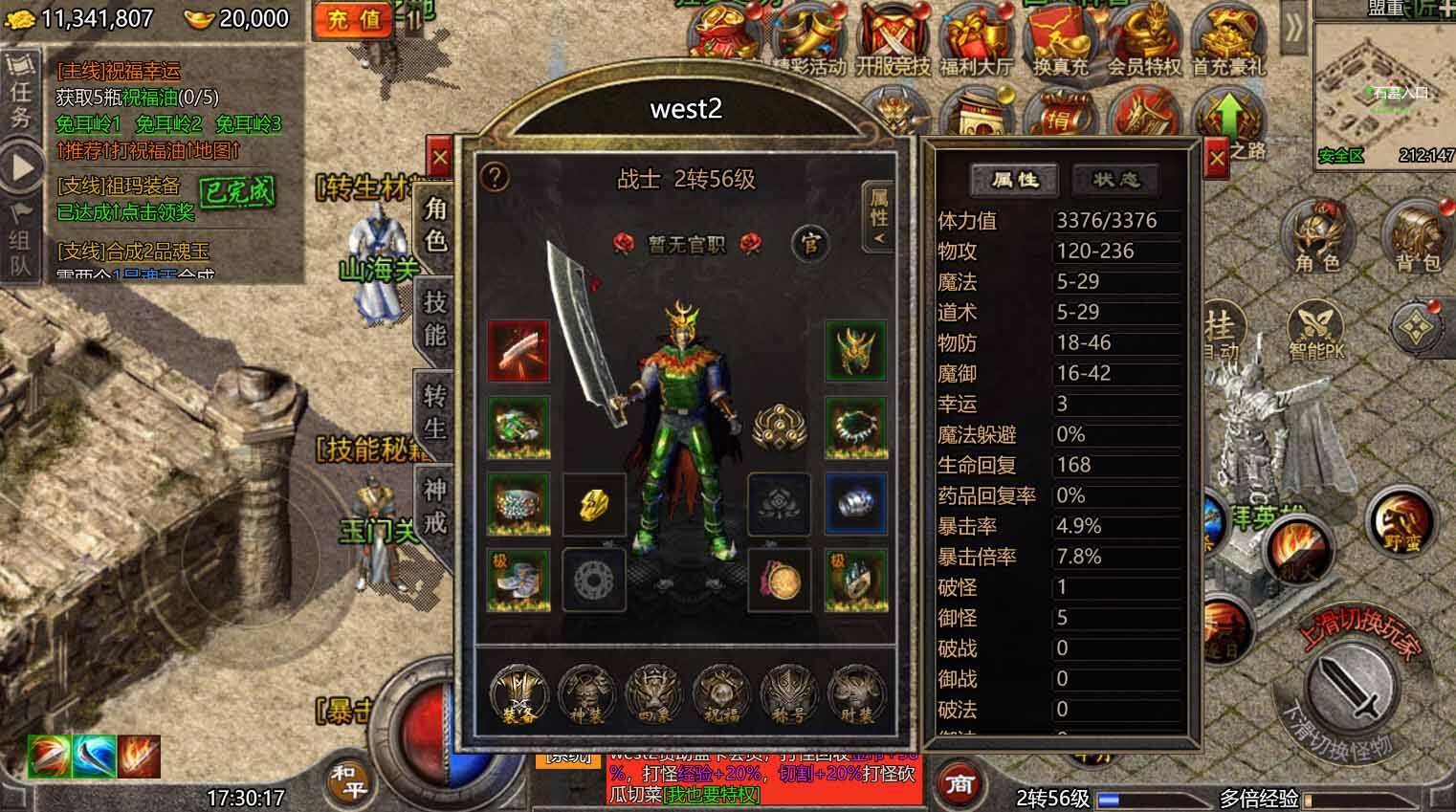
Task: Open the 会员特权 VIP privileges icon
Action: point(1144,43)
